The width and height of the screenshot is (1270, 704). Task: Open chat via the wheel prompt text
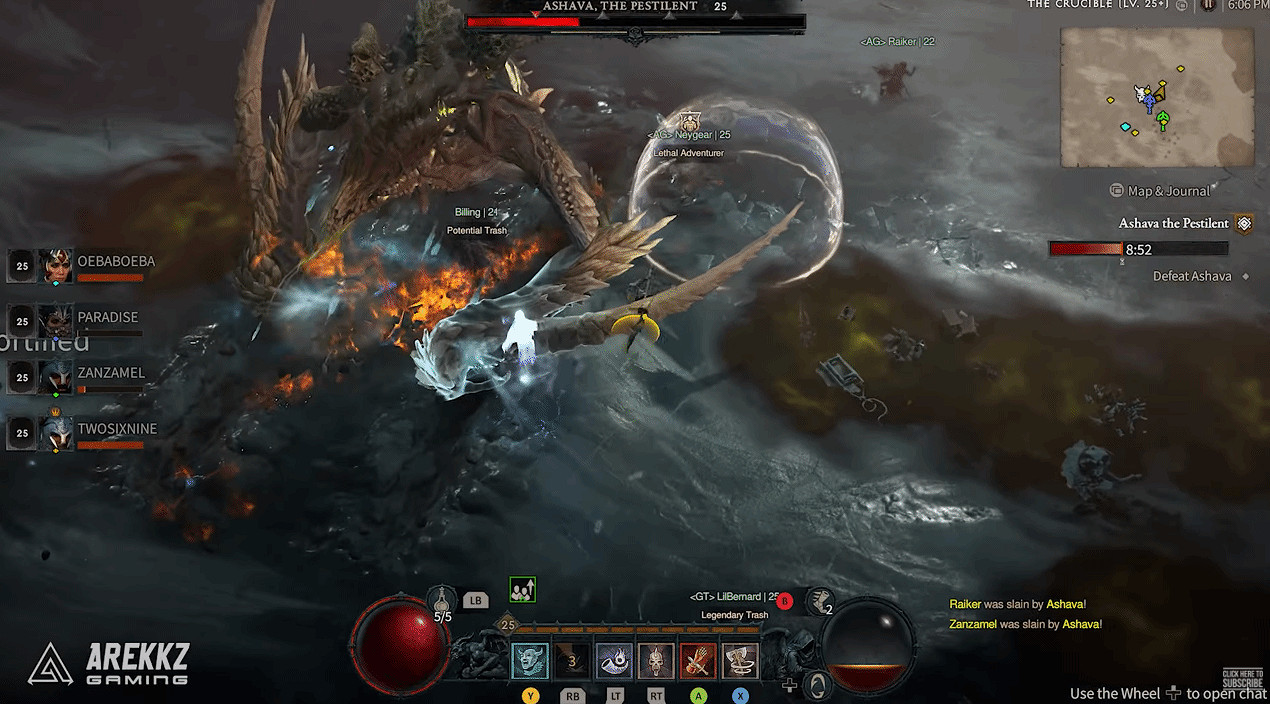(1167, 693)
